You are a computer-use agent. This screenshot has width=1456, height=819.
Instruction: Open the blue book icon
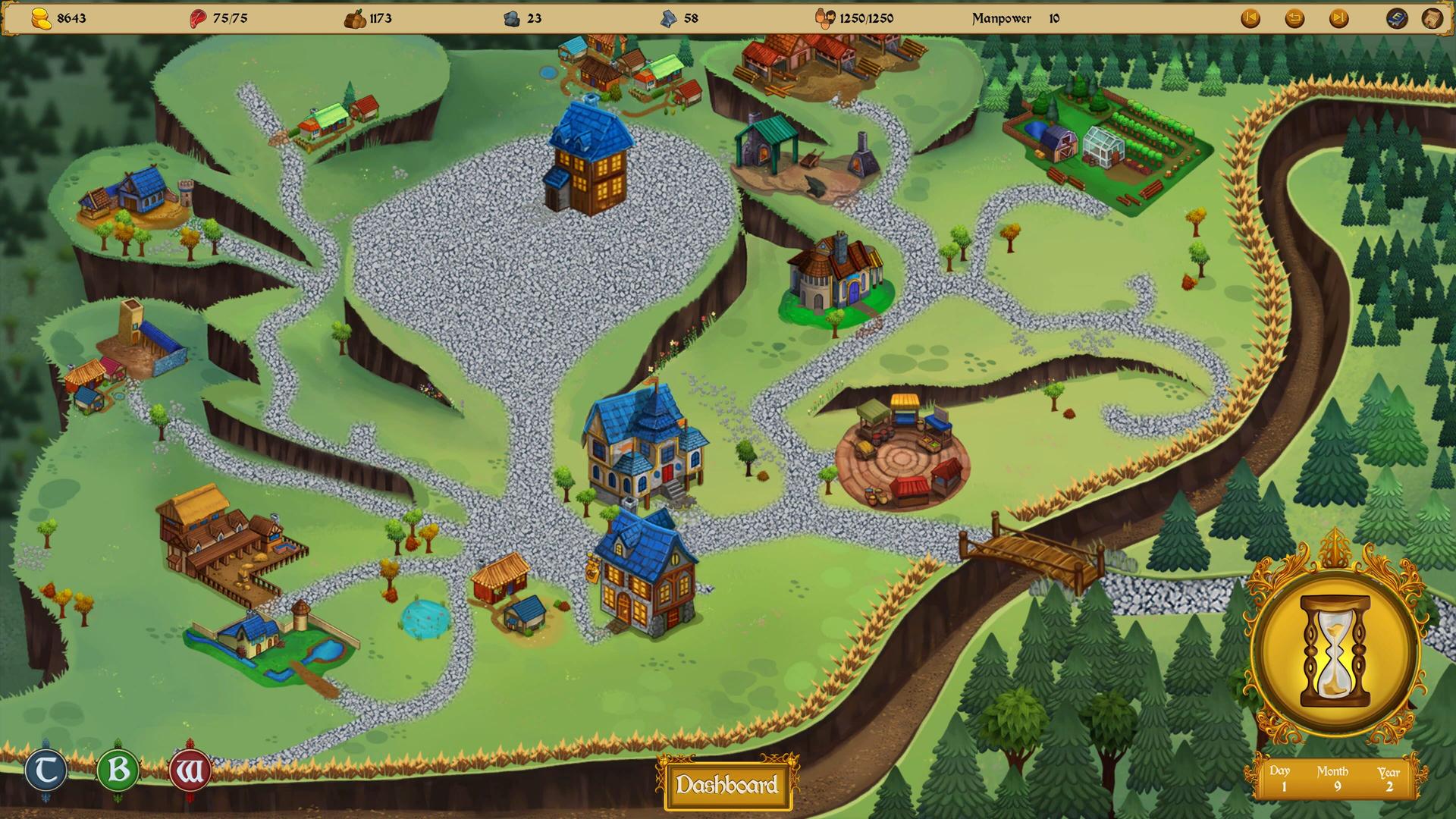tap(1396, 18)
